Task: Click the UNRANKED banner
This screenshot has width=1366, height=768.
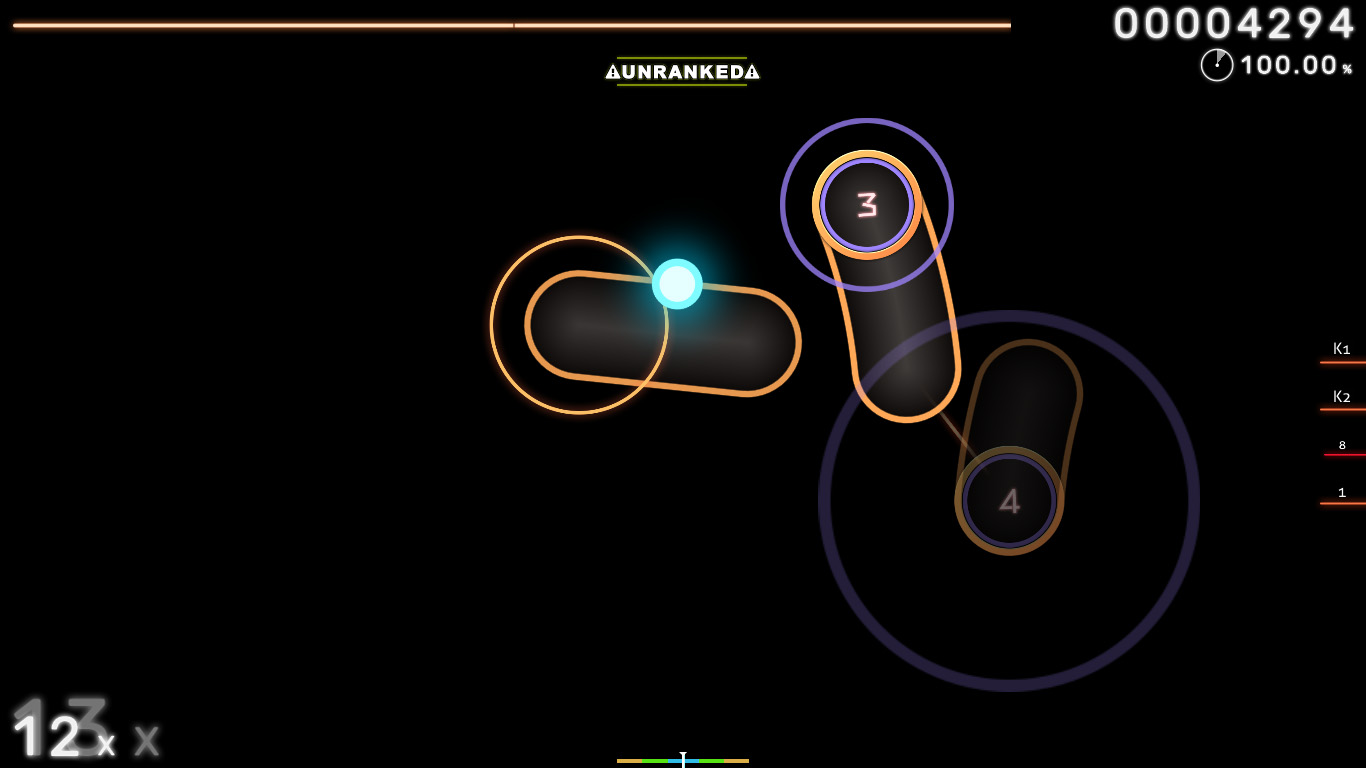Action: [x=684, y=72]
